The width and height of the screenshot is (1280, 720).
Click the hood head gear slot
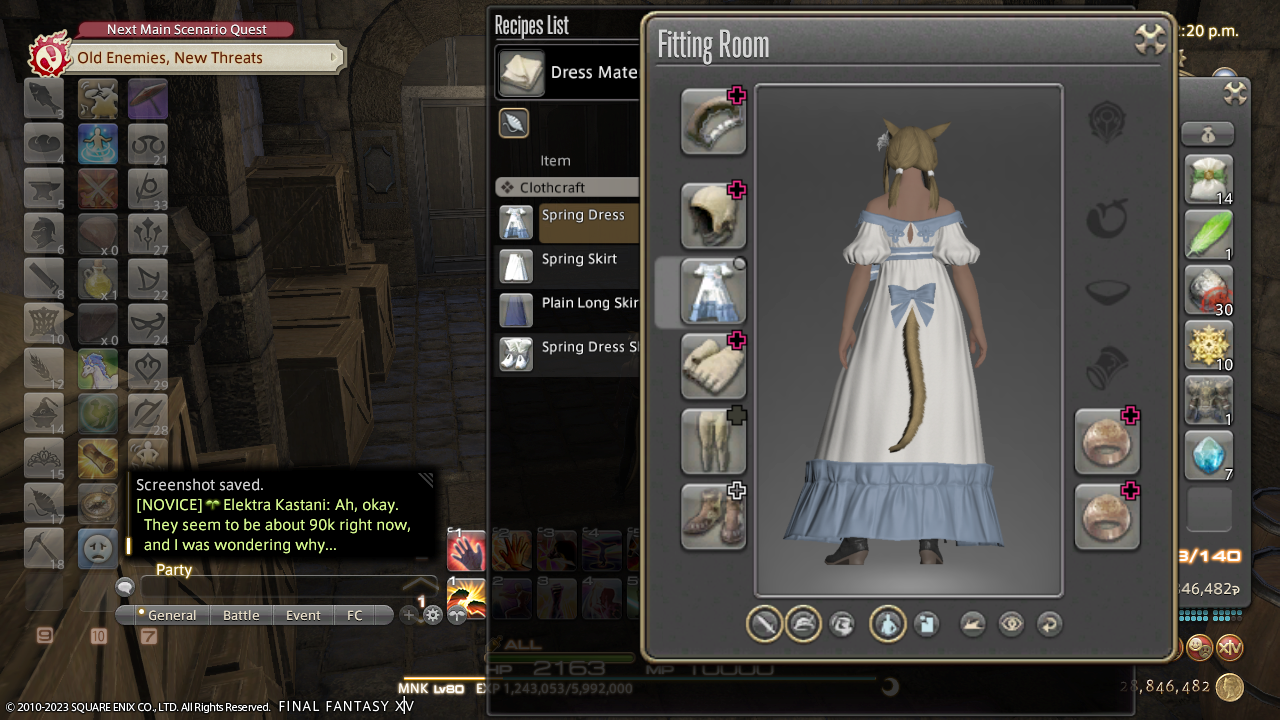coord(713,215)
